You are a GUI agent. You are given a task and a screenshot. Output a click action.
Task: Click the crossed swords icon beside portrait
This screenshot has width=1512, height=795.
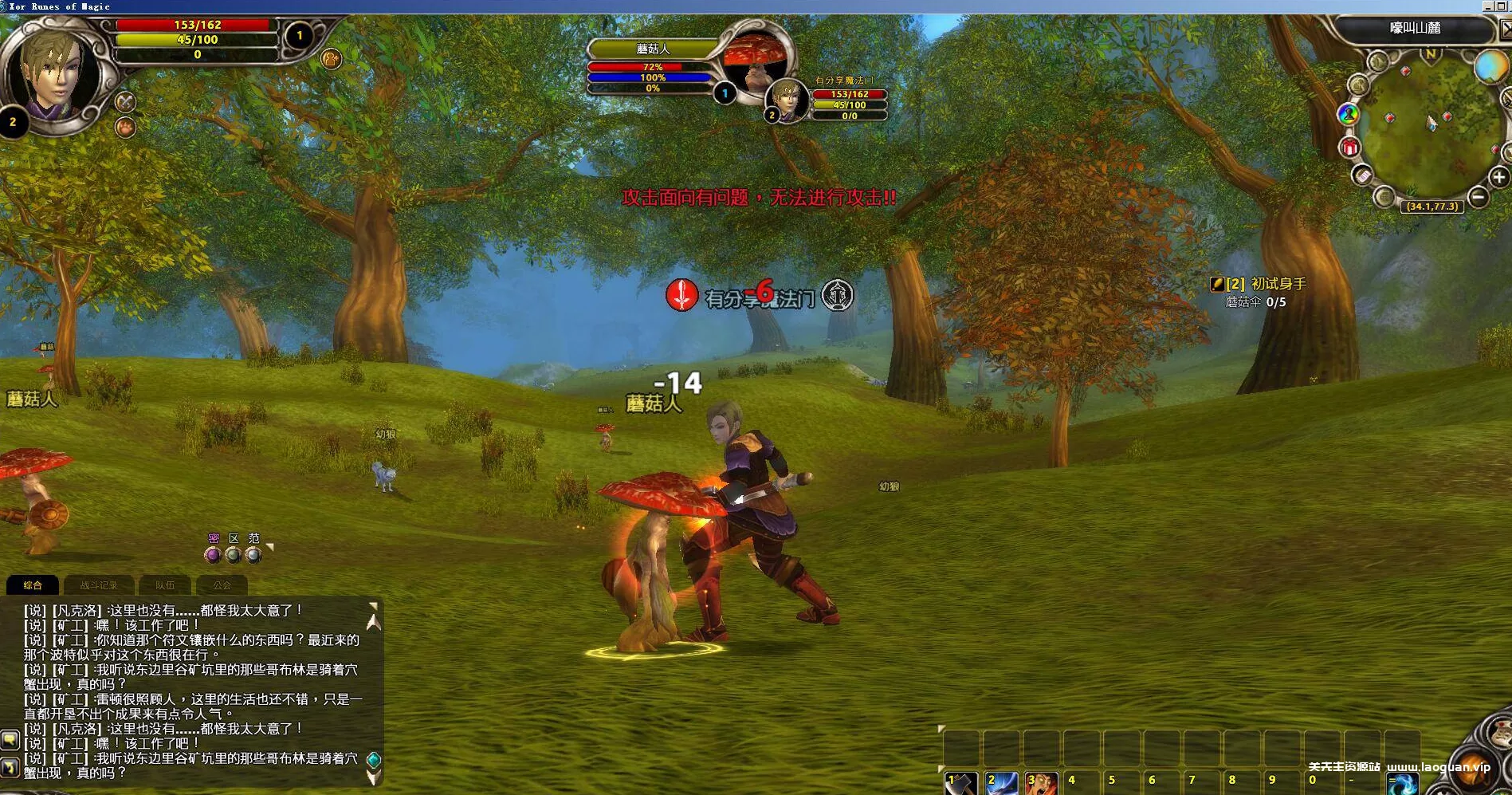[x=125, y=102]
